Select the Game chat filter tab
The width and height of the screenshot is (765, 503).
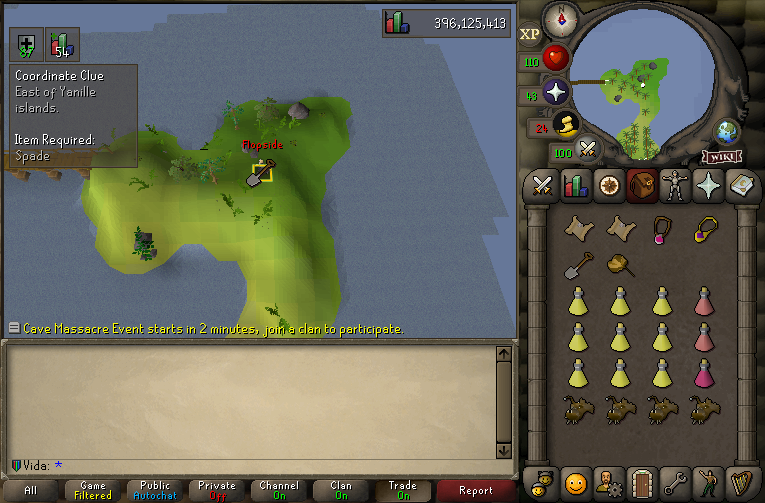coord(92,490)
